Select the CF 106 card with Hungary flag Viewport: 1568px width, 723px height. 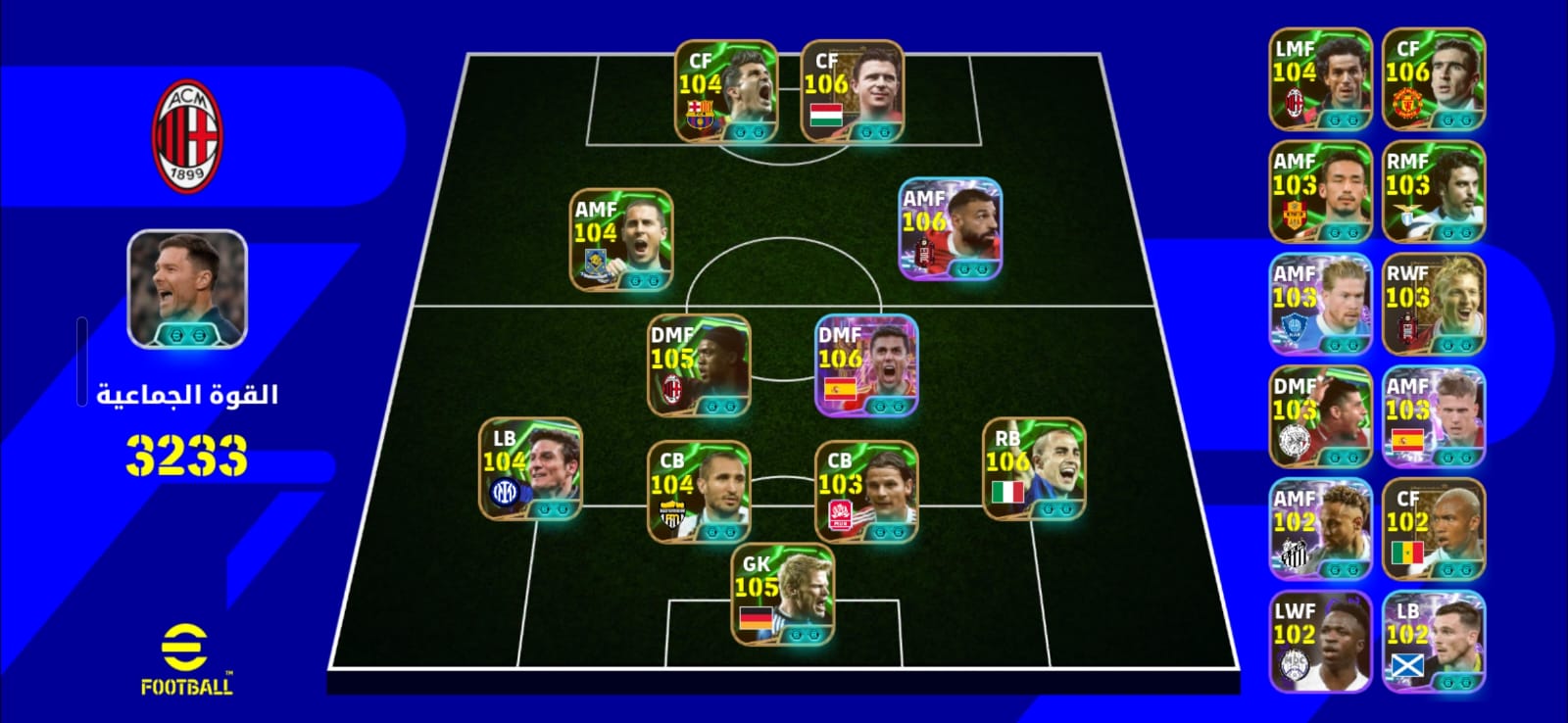(x=852, y=91)
